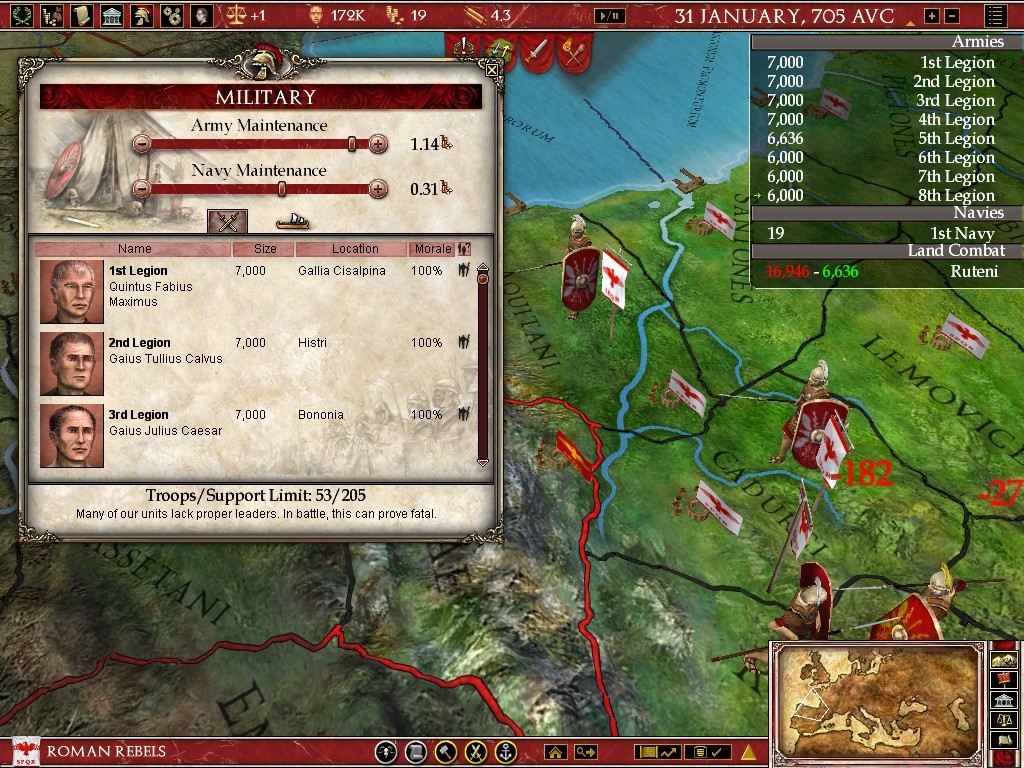Toggle the pause/play game speed button
Screen dimensions: 1024x768
(x=607, y=16)
